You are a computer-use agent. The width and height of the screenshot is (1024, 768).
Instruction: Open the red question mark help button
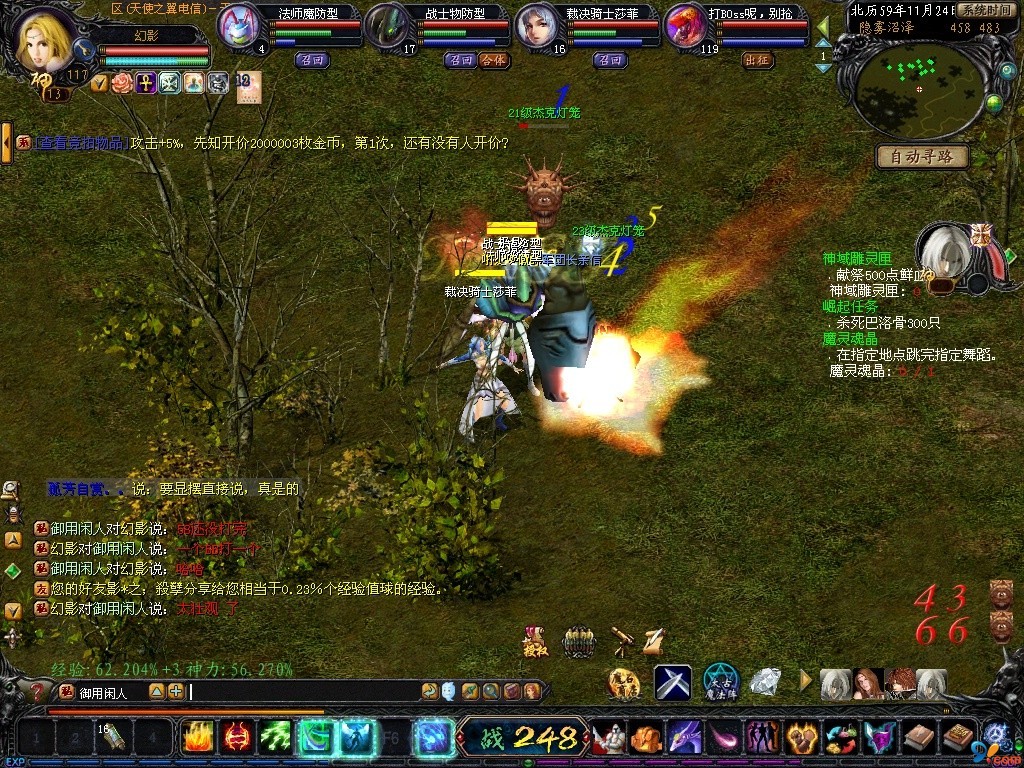click(x=38, y=691)
